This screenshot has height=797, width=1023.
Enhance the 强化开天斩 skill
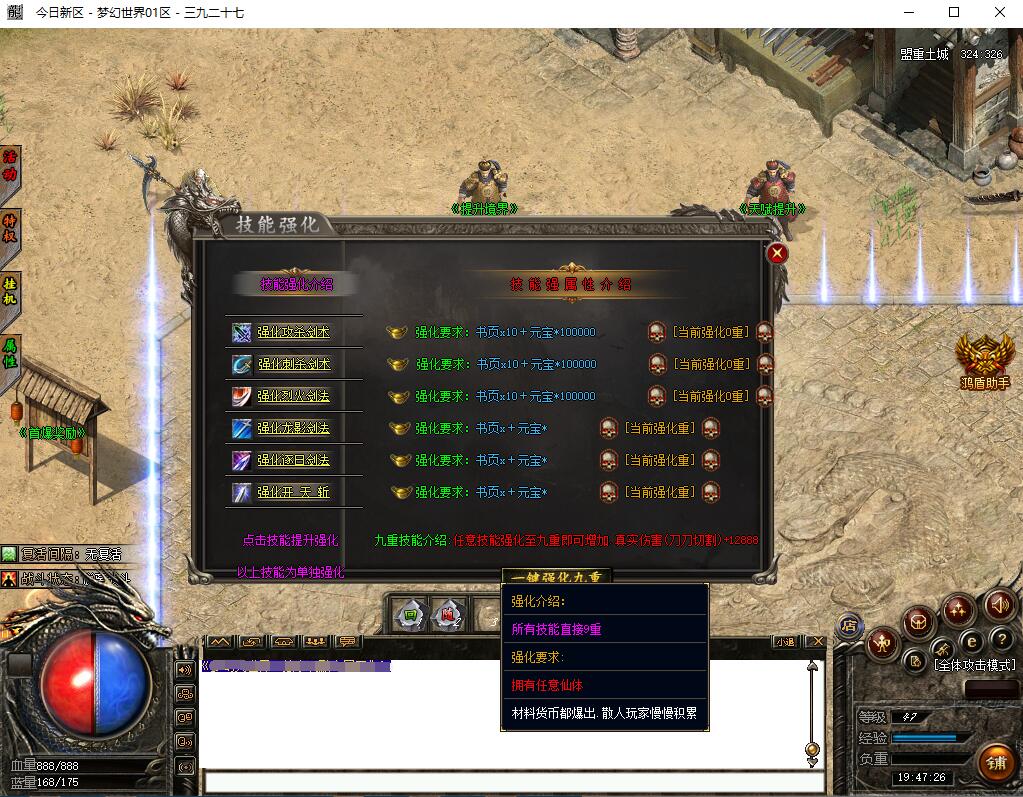click(x=293, y=492)
